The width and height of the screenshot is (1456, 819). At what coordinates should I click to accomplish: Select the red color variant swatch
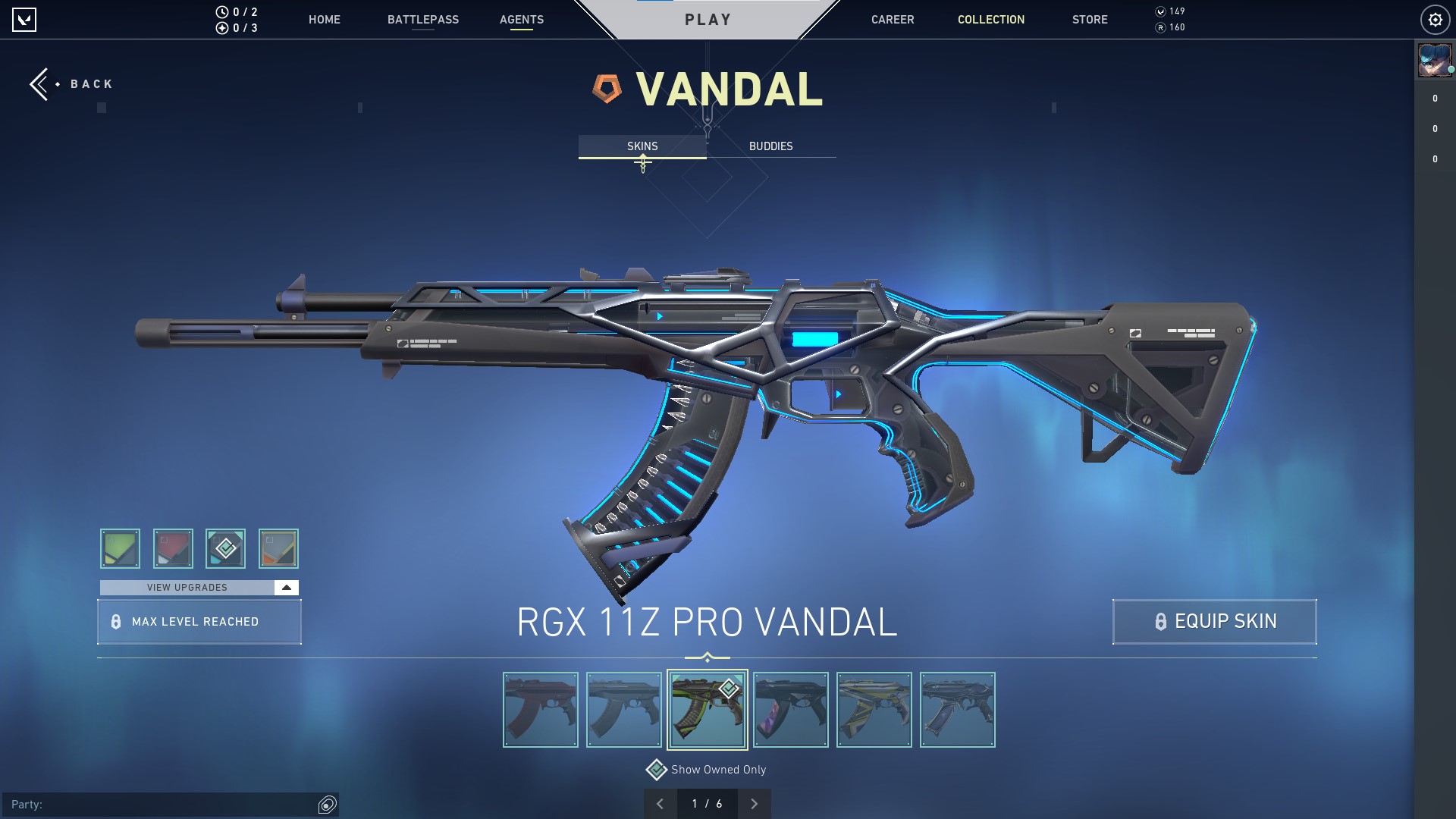173,548
